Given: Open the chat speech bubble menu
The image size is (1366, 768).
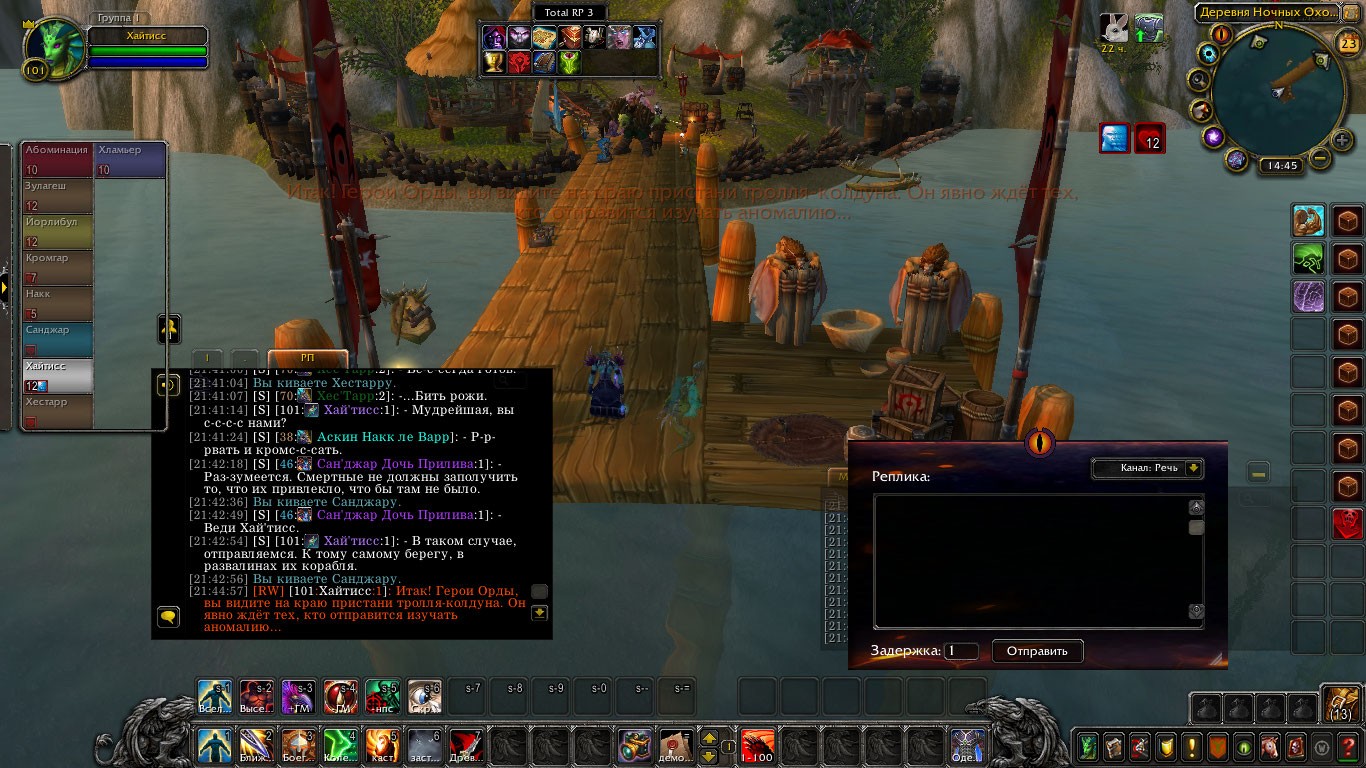Looking at the screenshot, I should [168, 617].
